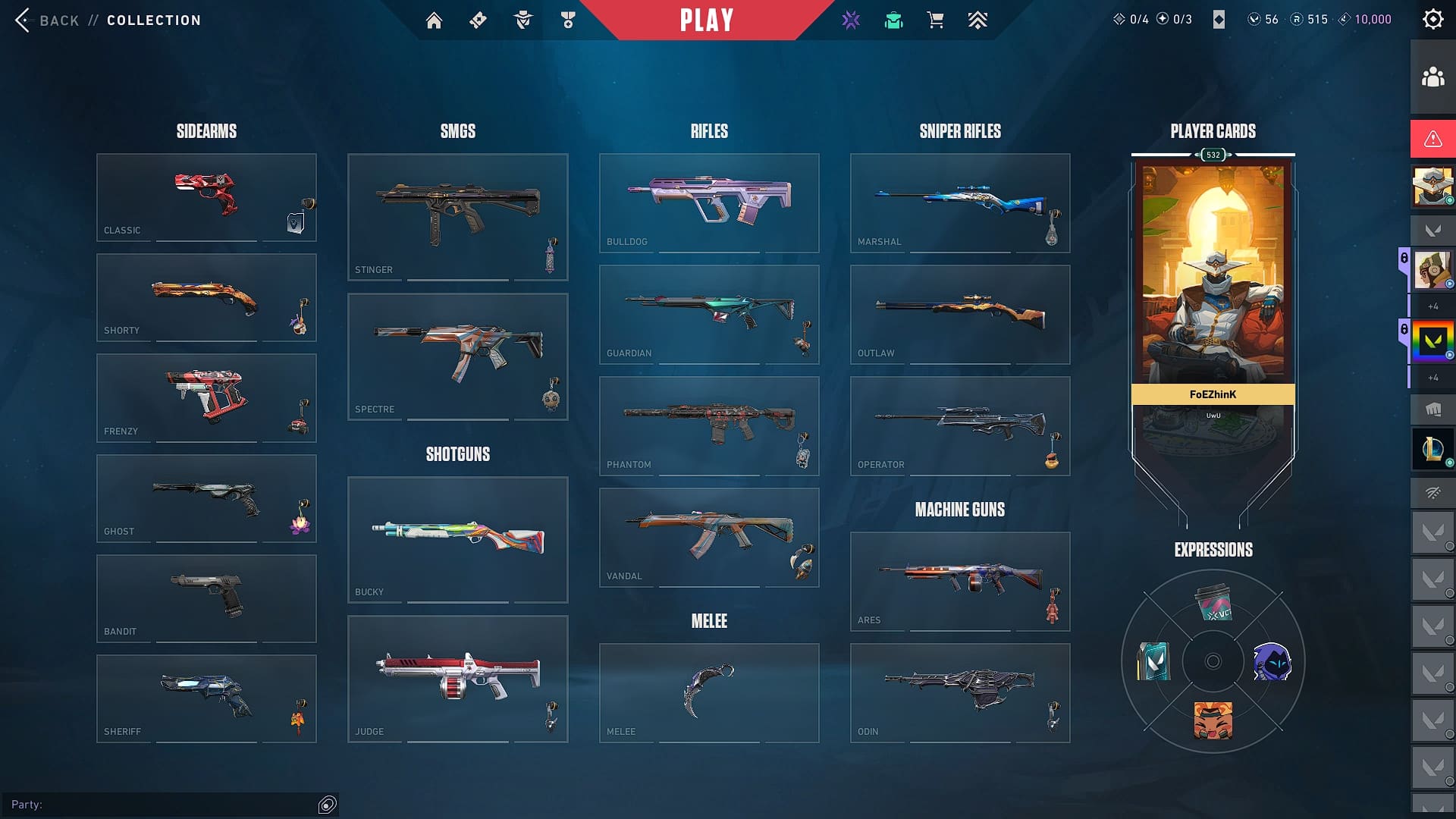Select the Spectre weapon tile
1456x819 pixels.
(x=457, y=356)
